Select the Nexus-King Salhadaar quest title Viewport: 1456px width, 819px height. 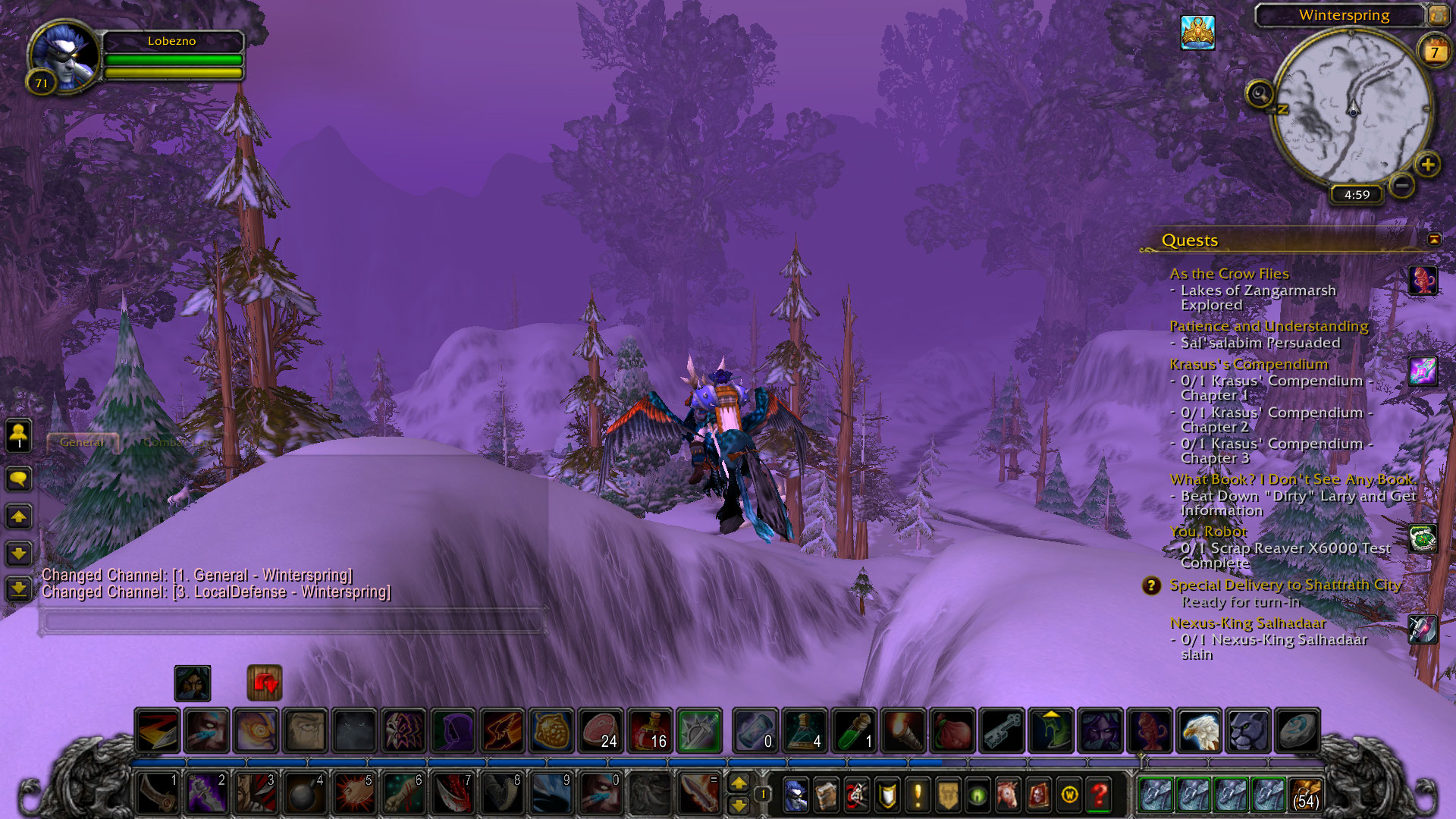click(1247, 623)
